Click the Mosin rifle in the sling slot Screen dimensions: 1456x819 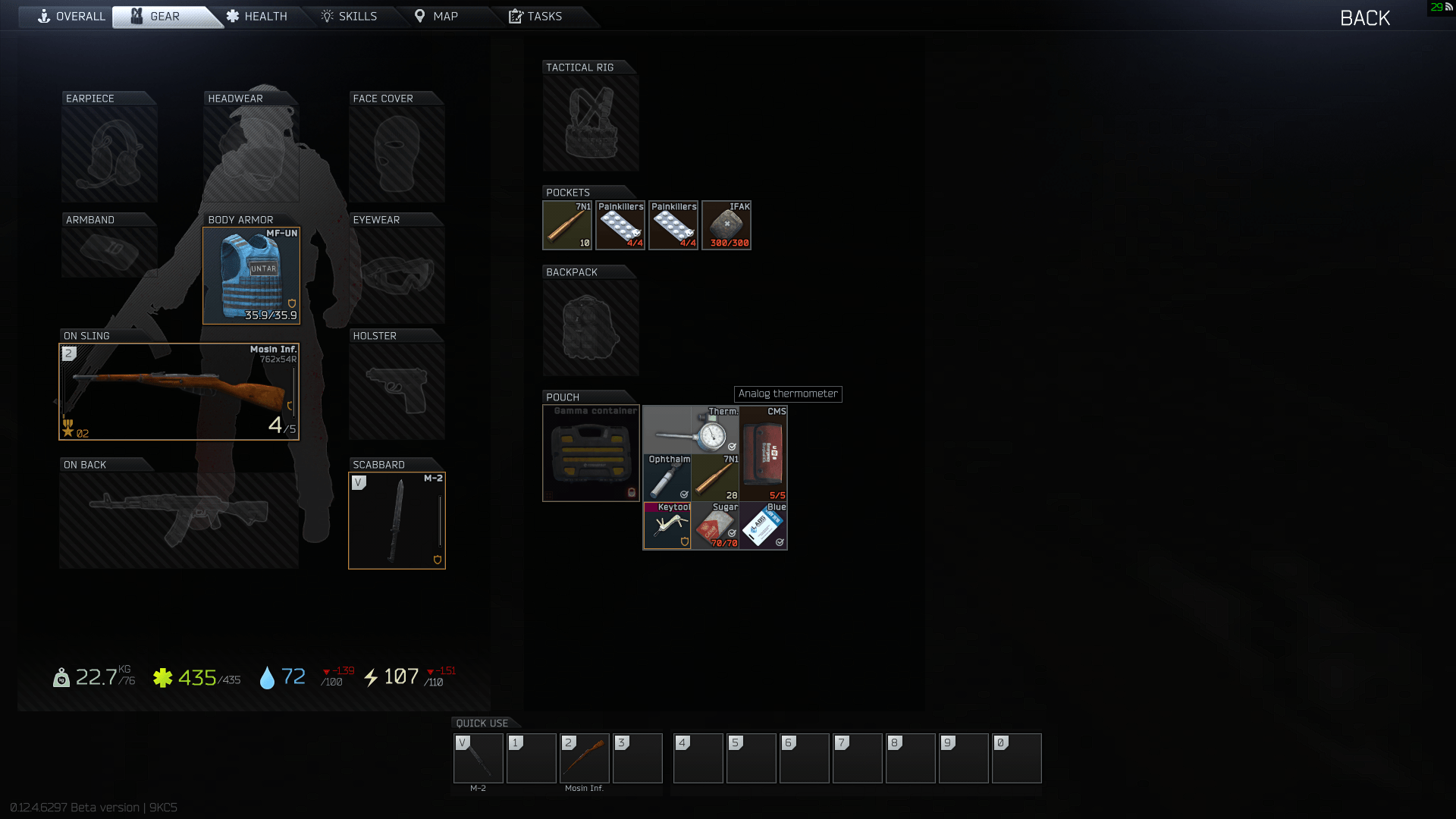click(178, 391)
